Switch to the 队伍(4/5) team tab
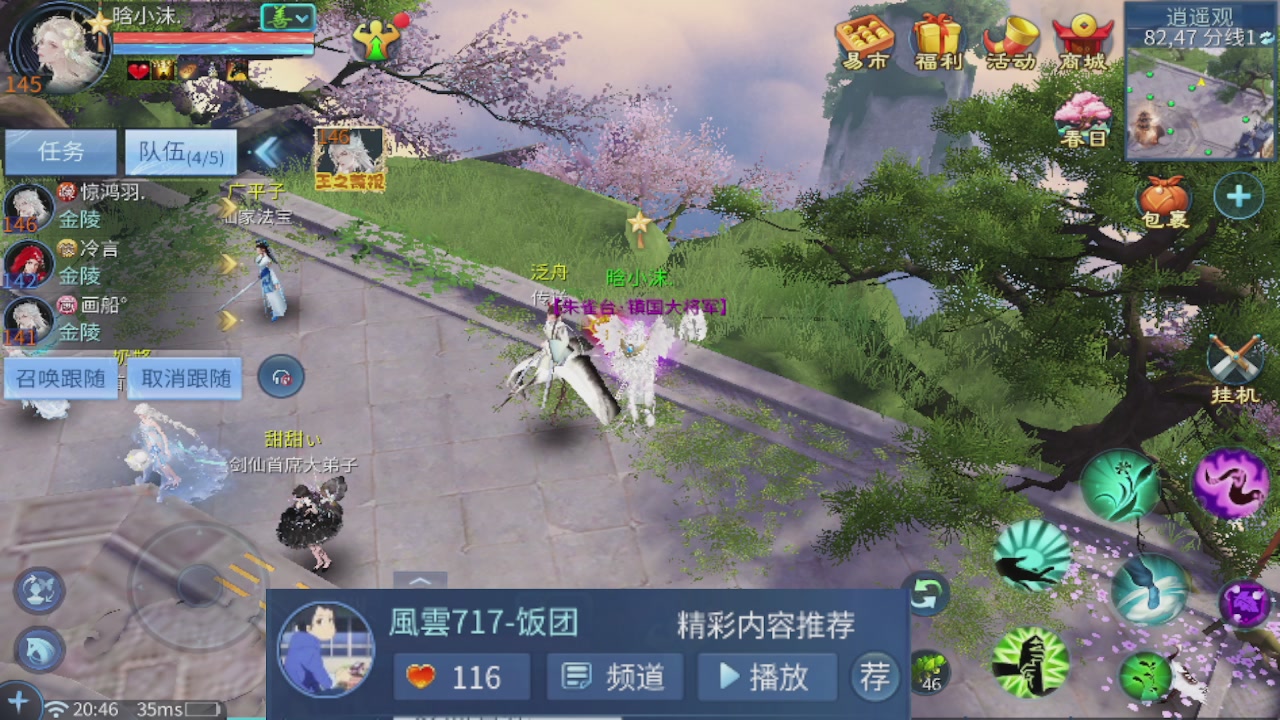The height and width of the screenshot is (720, 1280). coord(180,151)
